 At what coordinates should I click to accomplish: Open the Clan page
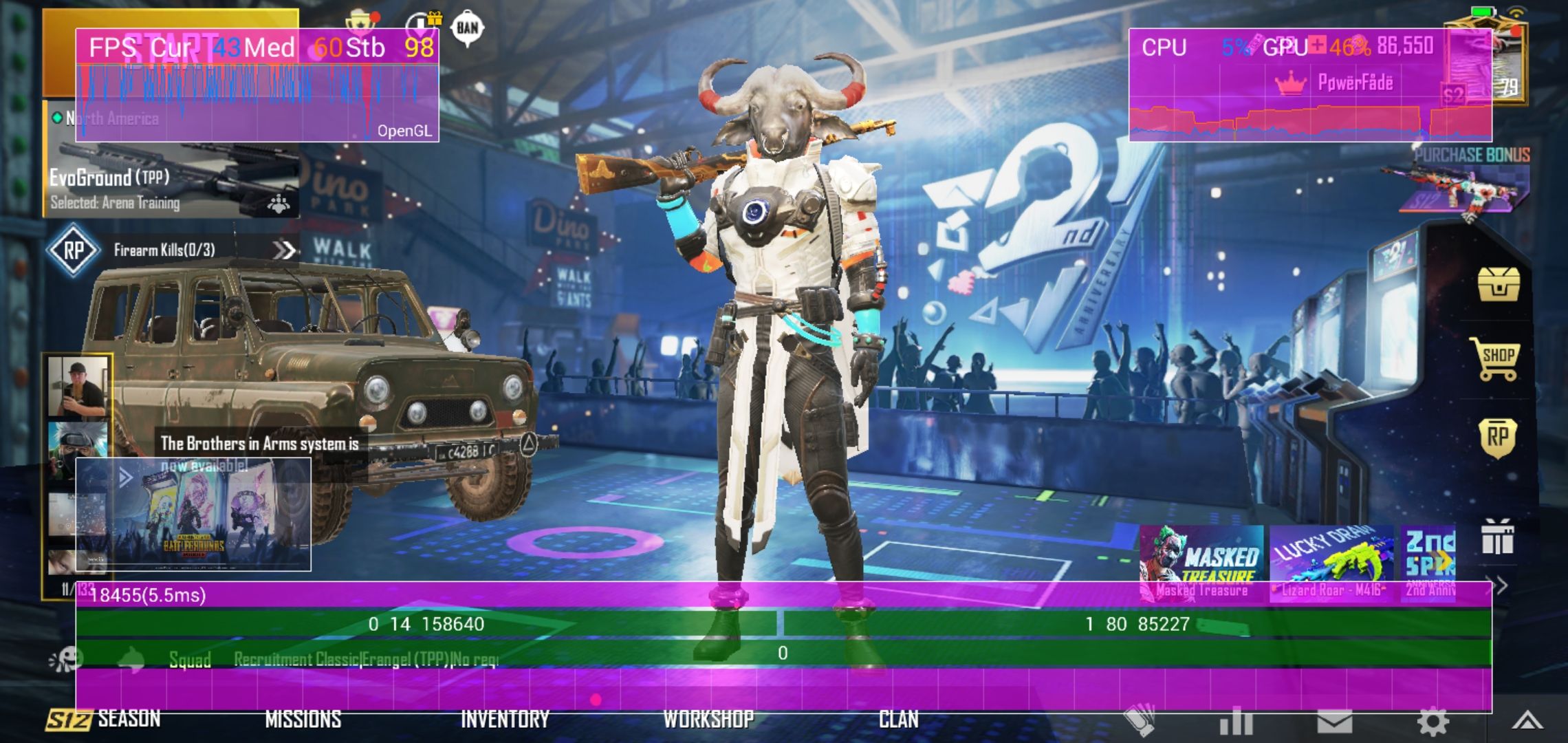(898, 720)
